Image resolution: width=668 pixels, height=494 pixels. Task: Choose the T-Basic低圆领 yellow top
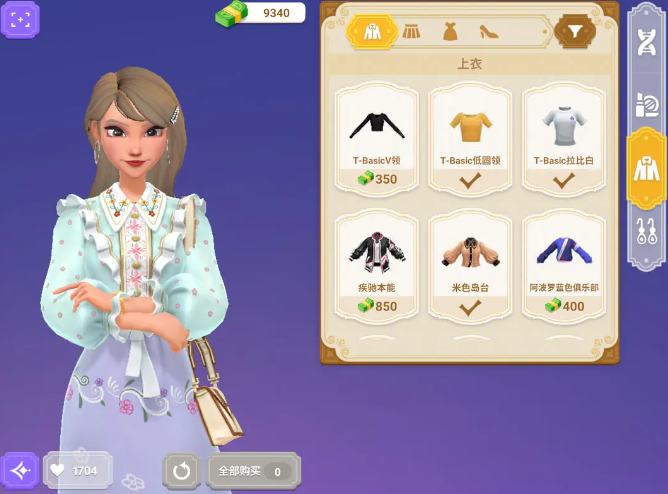tap(470, 137)
